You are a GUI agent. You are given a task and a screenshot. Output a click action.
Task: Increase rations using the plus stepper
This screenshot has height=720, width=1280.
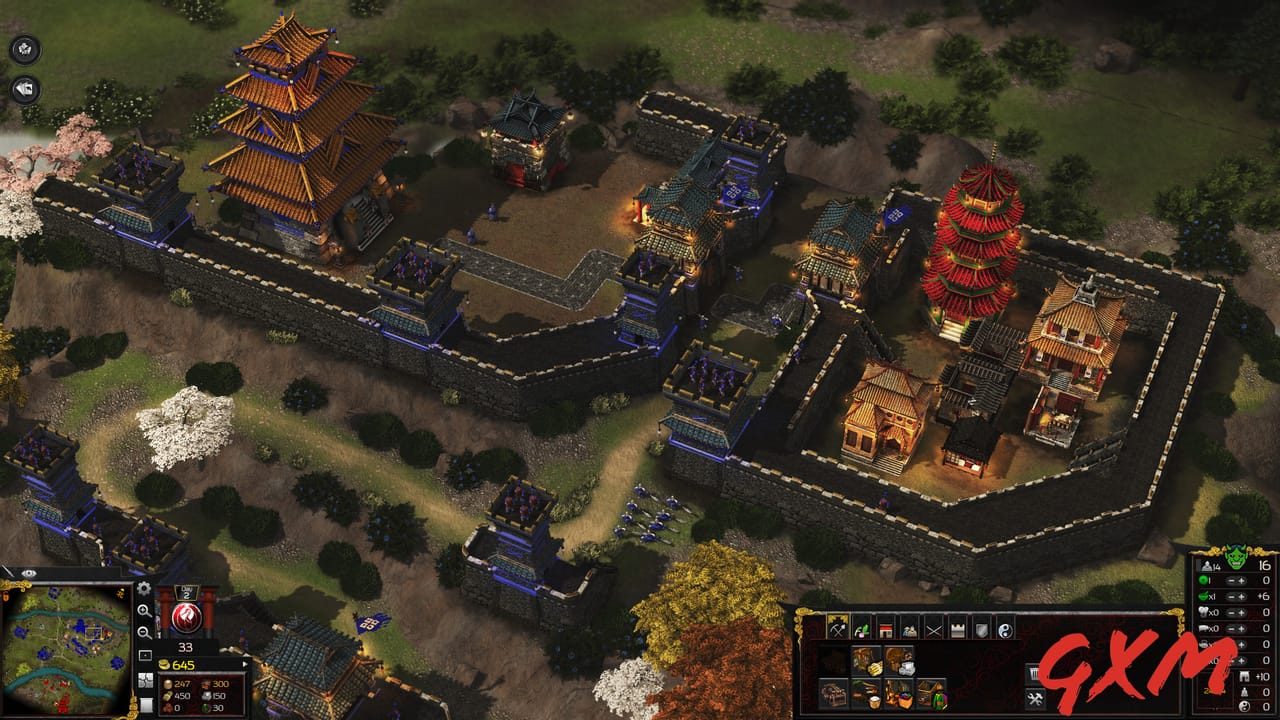click(x=1242, y=597)
